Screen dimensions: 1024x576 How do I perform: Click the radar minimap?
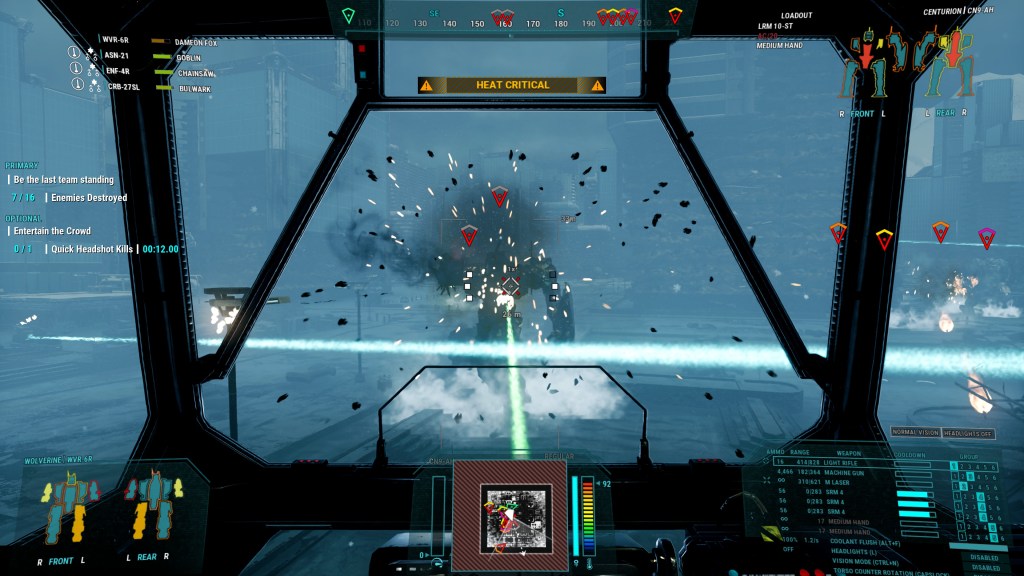510,516
